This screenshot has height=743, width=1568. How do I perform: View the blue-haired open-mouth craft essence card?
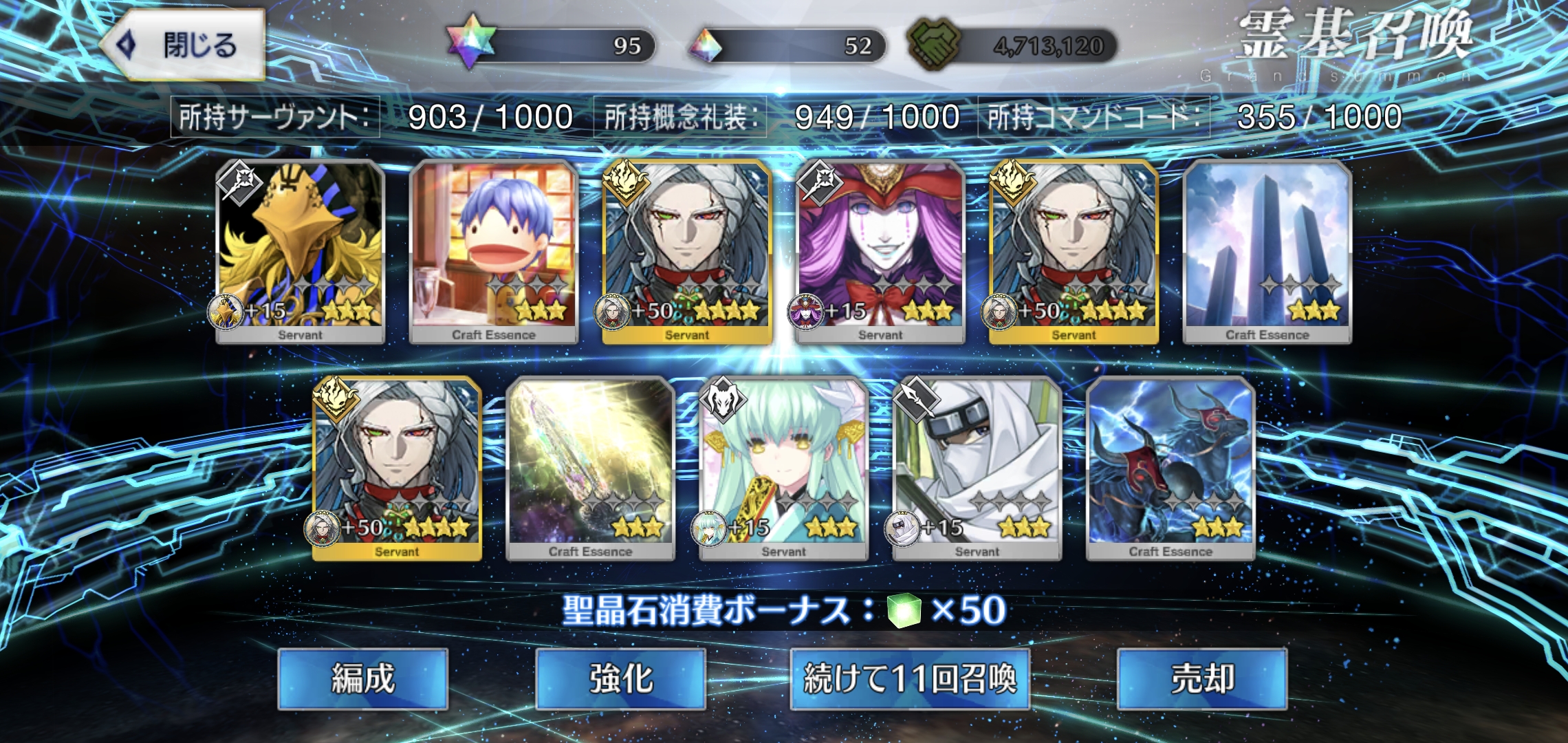click(493, 251)
